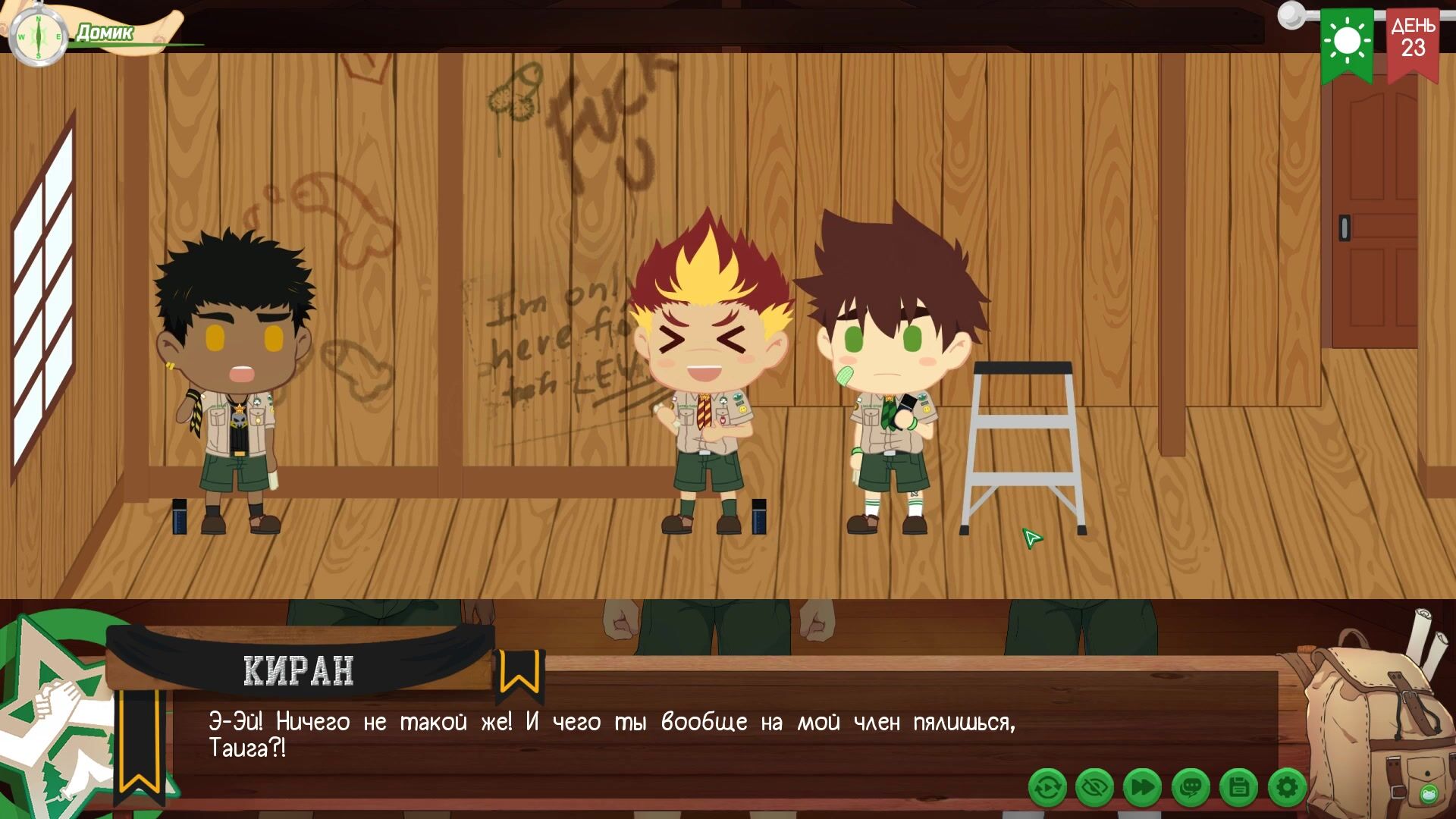Click the dialogue box to continue Киран's line
Viewport: 1456px width, 819px height.
point(682,736)
